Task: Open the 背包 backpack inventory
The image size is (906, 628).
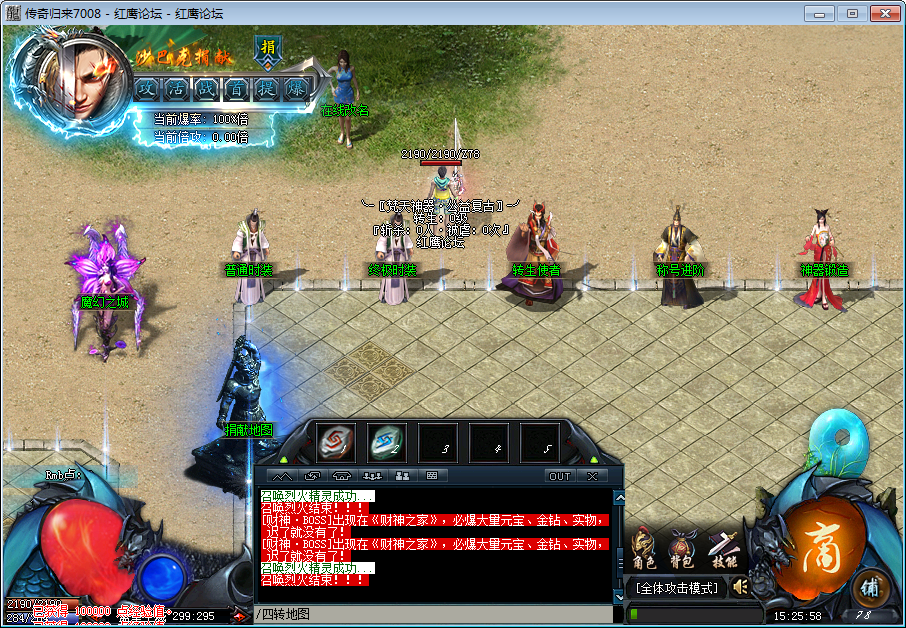Action: (x=683, y=553)
